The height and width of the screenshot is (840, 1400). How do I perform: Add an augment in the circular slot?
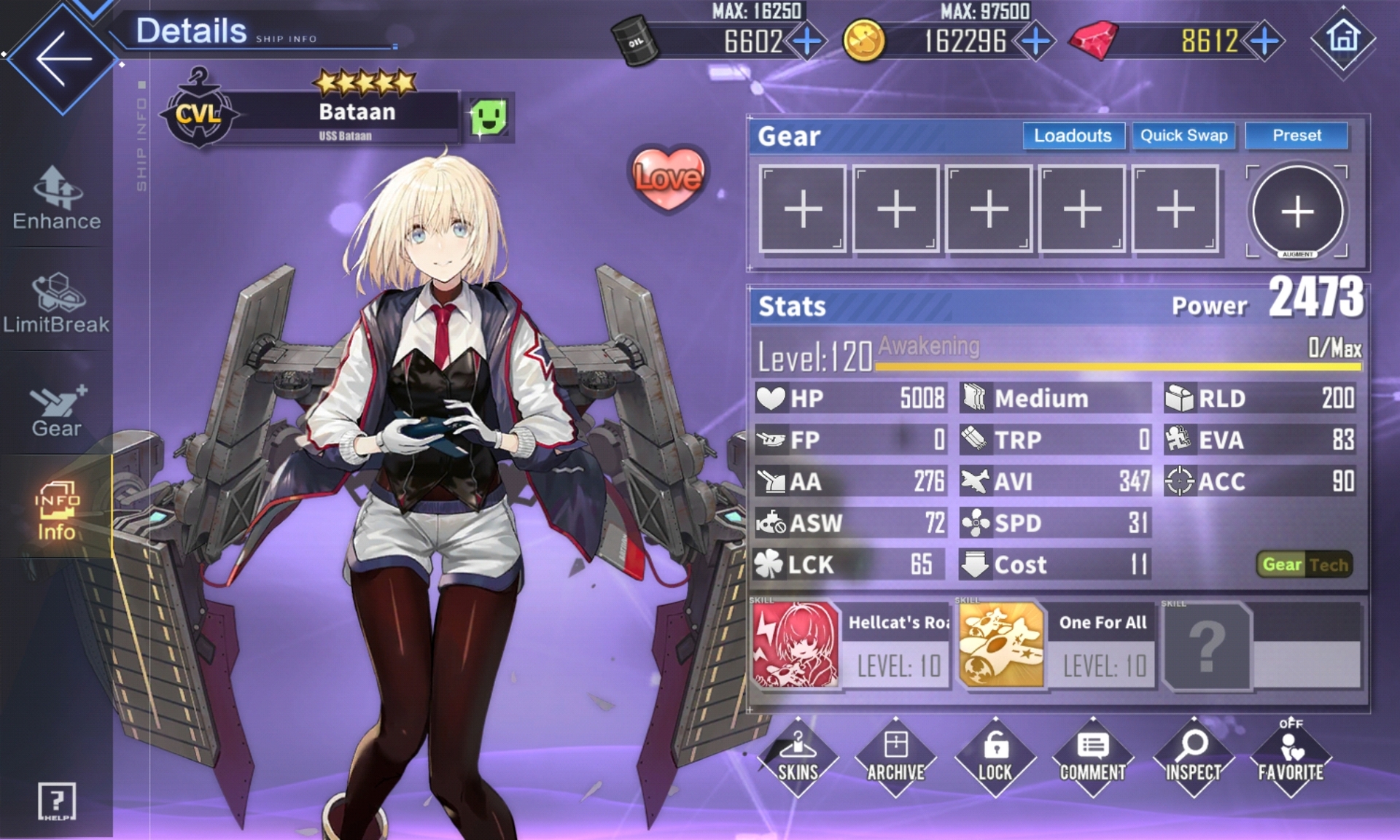point(1297,211)
